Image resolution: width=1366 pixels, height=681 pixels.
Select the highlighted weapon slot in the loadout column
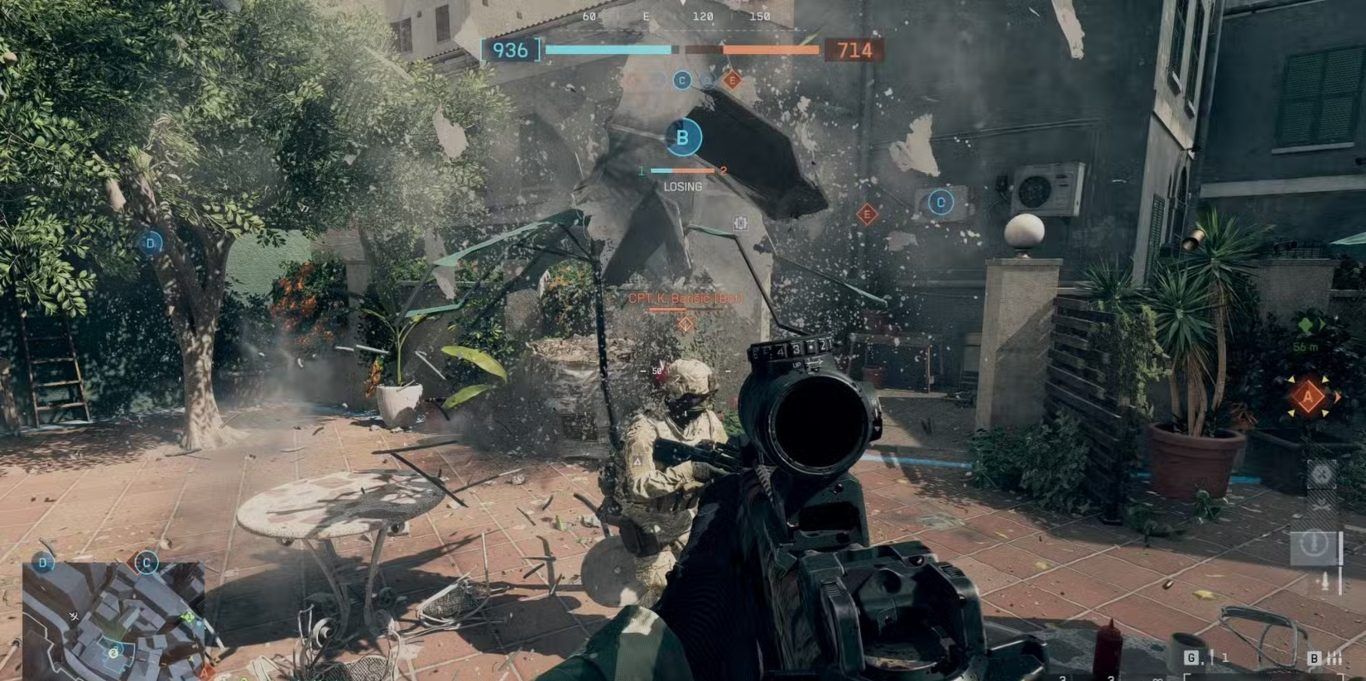coord(1316,546)
